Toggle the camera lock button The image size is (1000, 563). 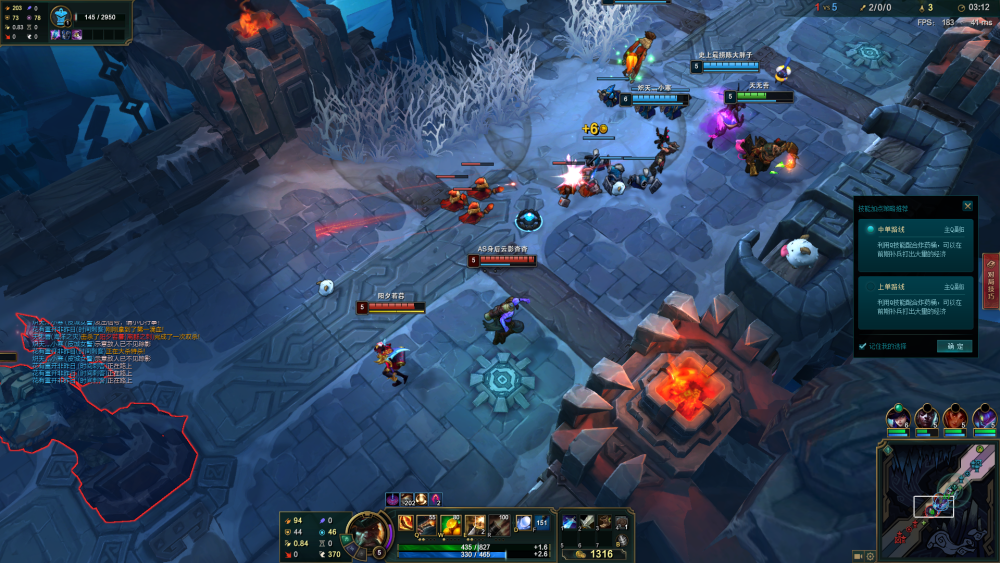click(858, 555)
